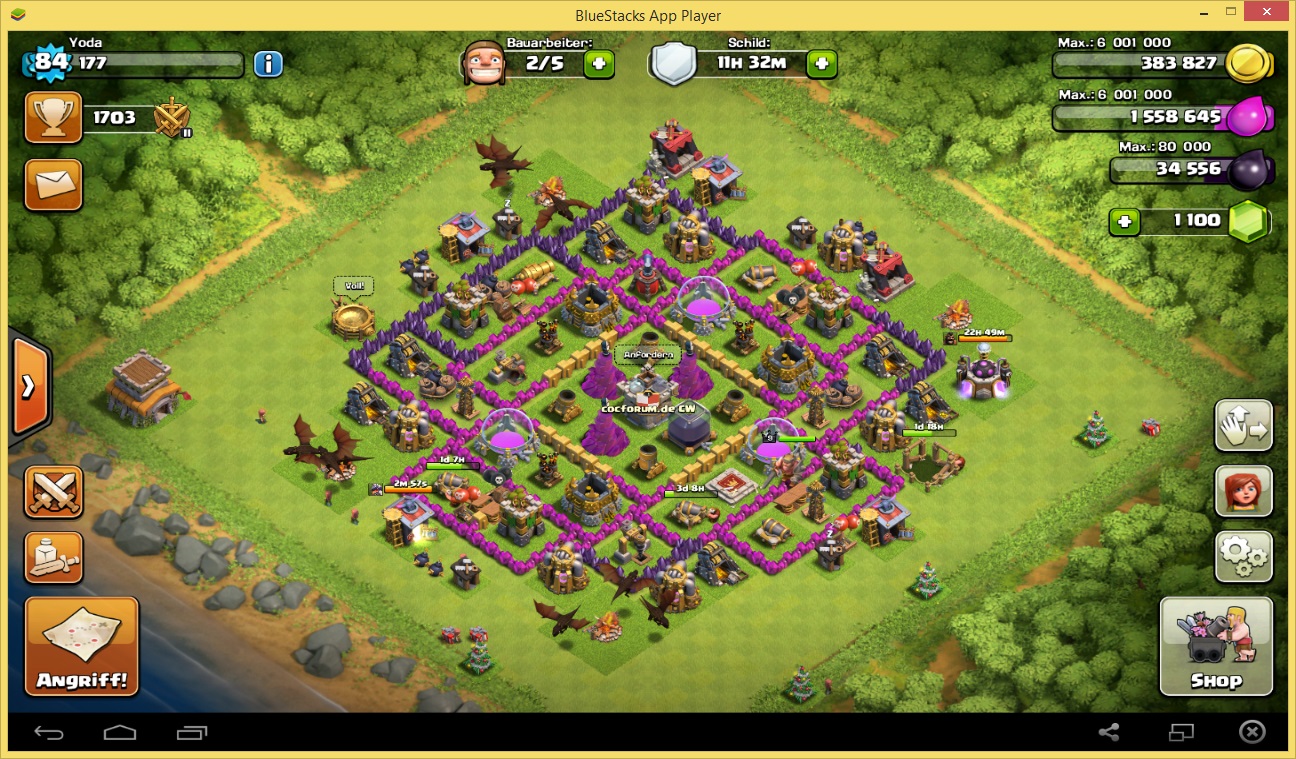The height and width of the screenshot is (759, 1296).
Task: Buy a shield with the green plus
Action: (822, 63)
